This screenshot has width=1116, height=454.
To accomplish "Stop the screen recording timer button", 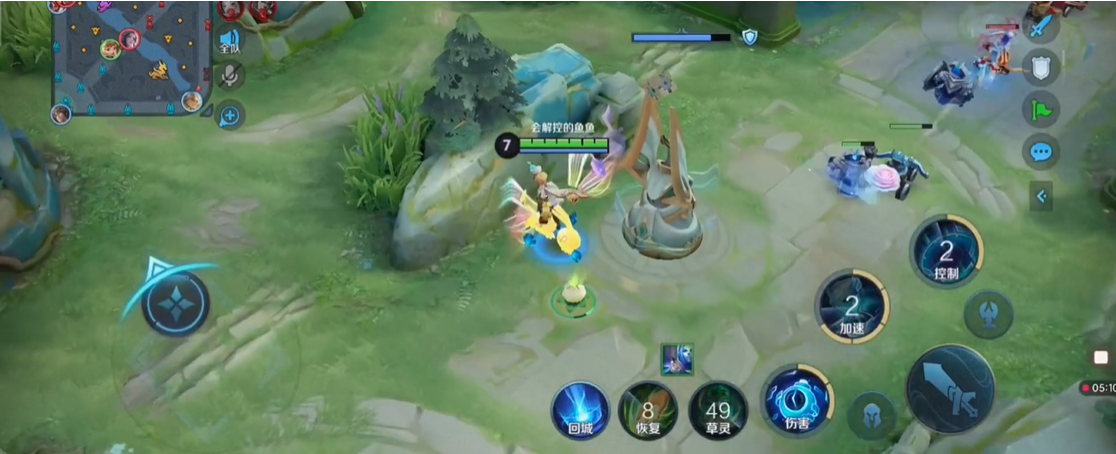I will [x=1100, y=387].
